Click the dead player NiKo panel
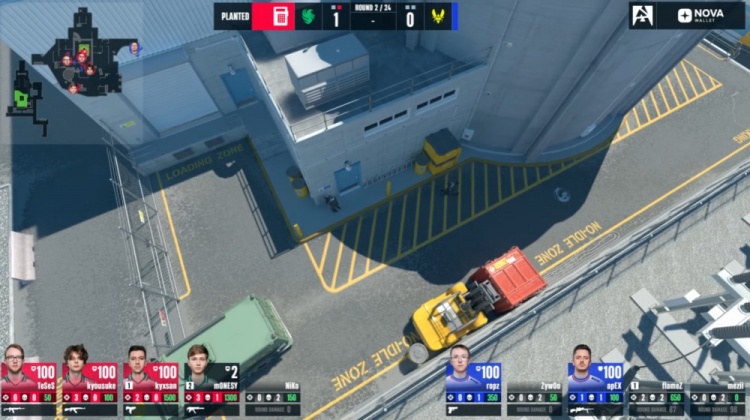Viewport: 750px width, 420px height. [273, 397]
